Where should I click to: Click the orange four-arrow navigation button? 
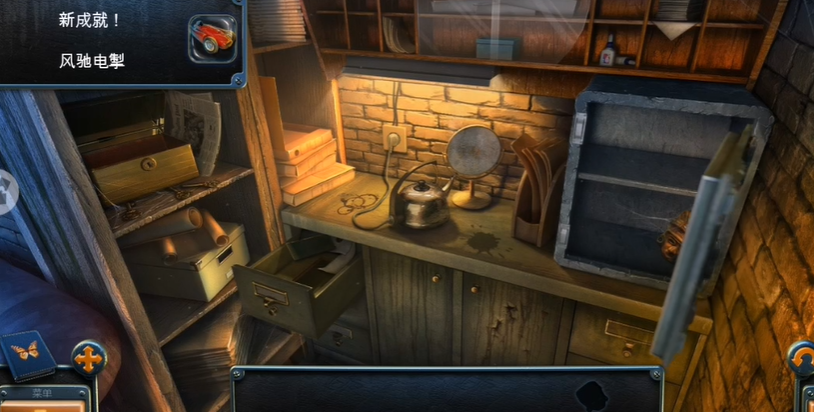88,358
